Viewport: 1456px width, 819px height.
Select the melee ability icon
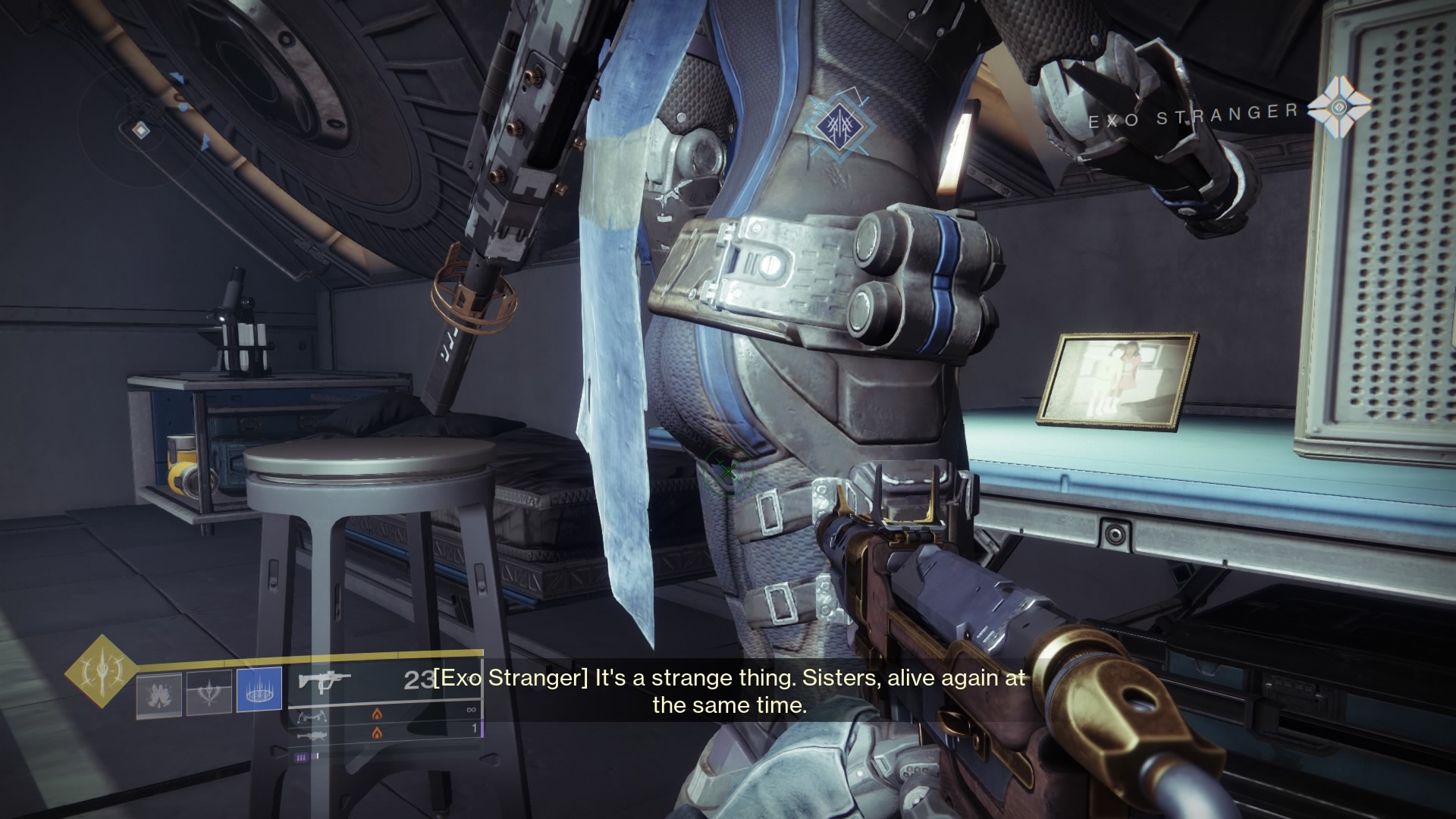pyautogui.click(x=209, y=695)
